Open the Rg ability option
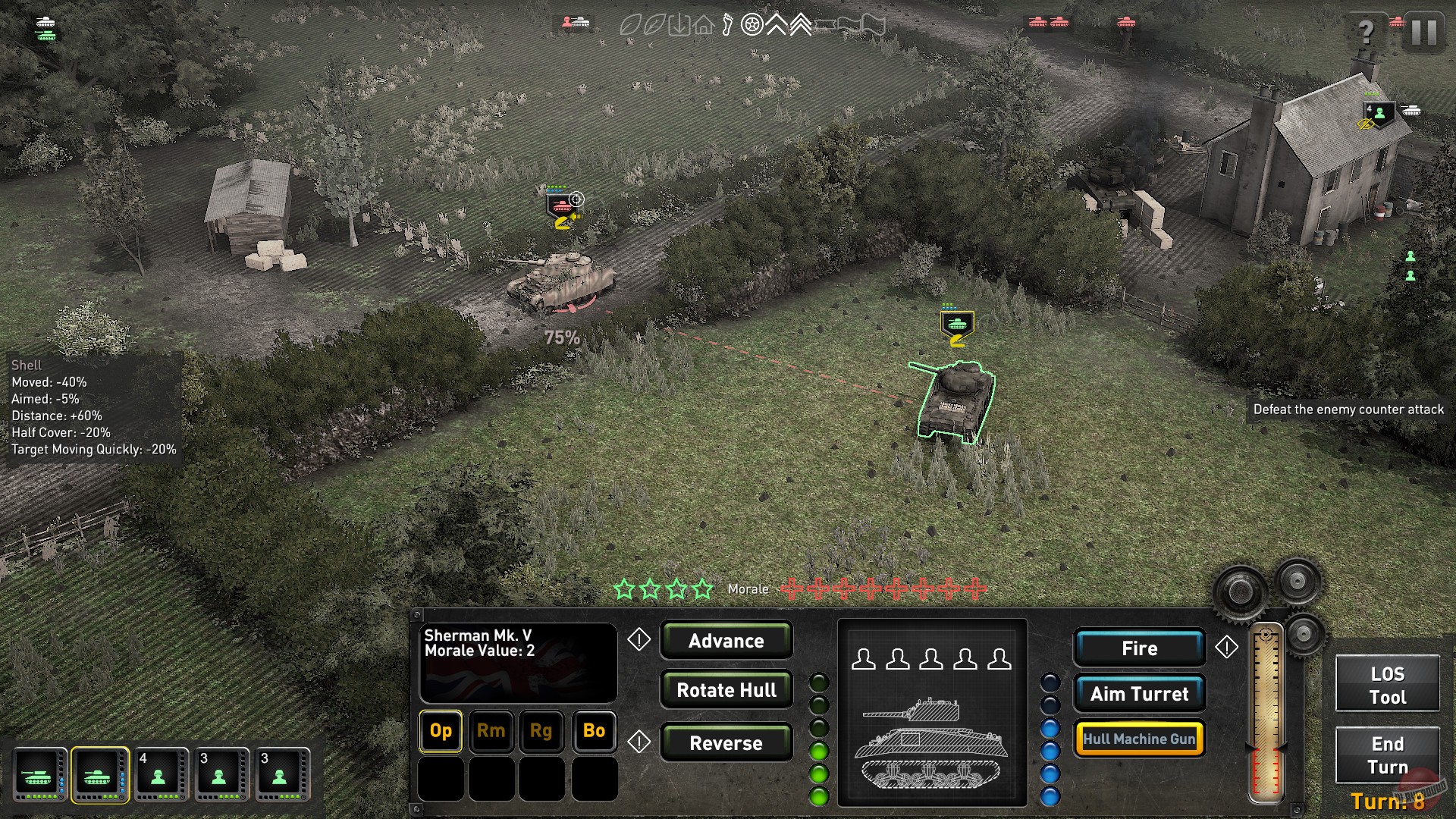The height and width of the screenshot is (819, 1456). click(542, 732)
